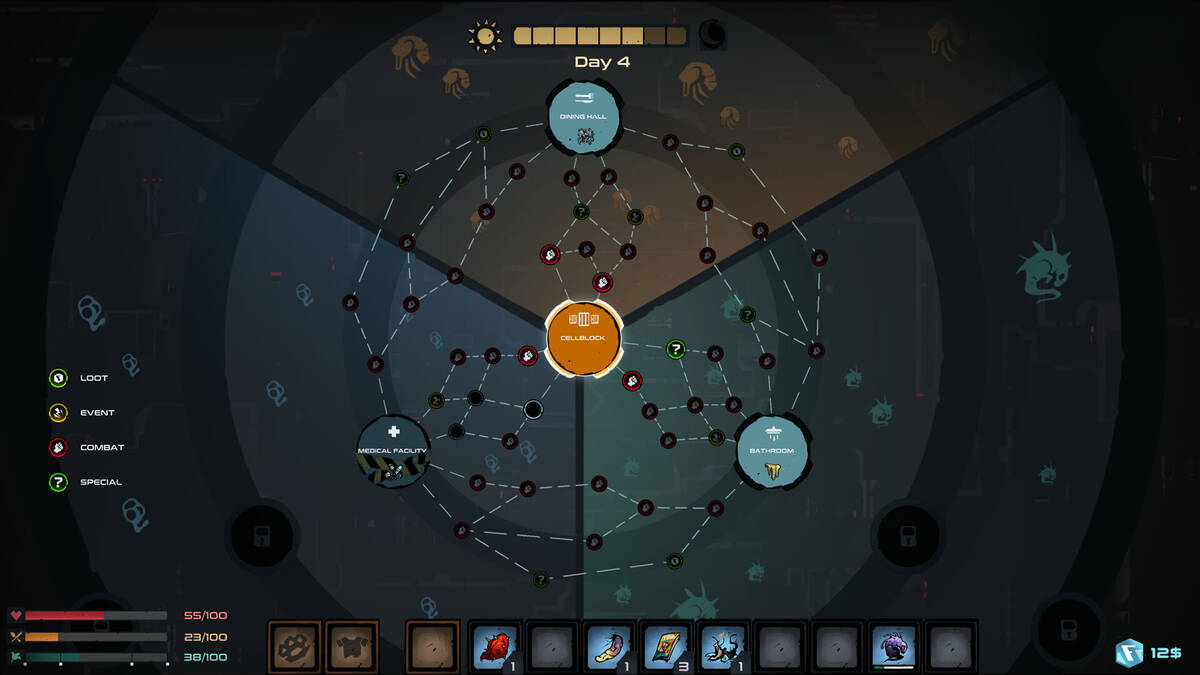This screenshot has width=1200, height=675.
Task: Open the shirt armor equipment slot
Action: click(x=352, y=646)
